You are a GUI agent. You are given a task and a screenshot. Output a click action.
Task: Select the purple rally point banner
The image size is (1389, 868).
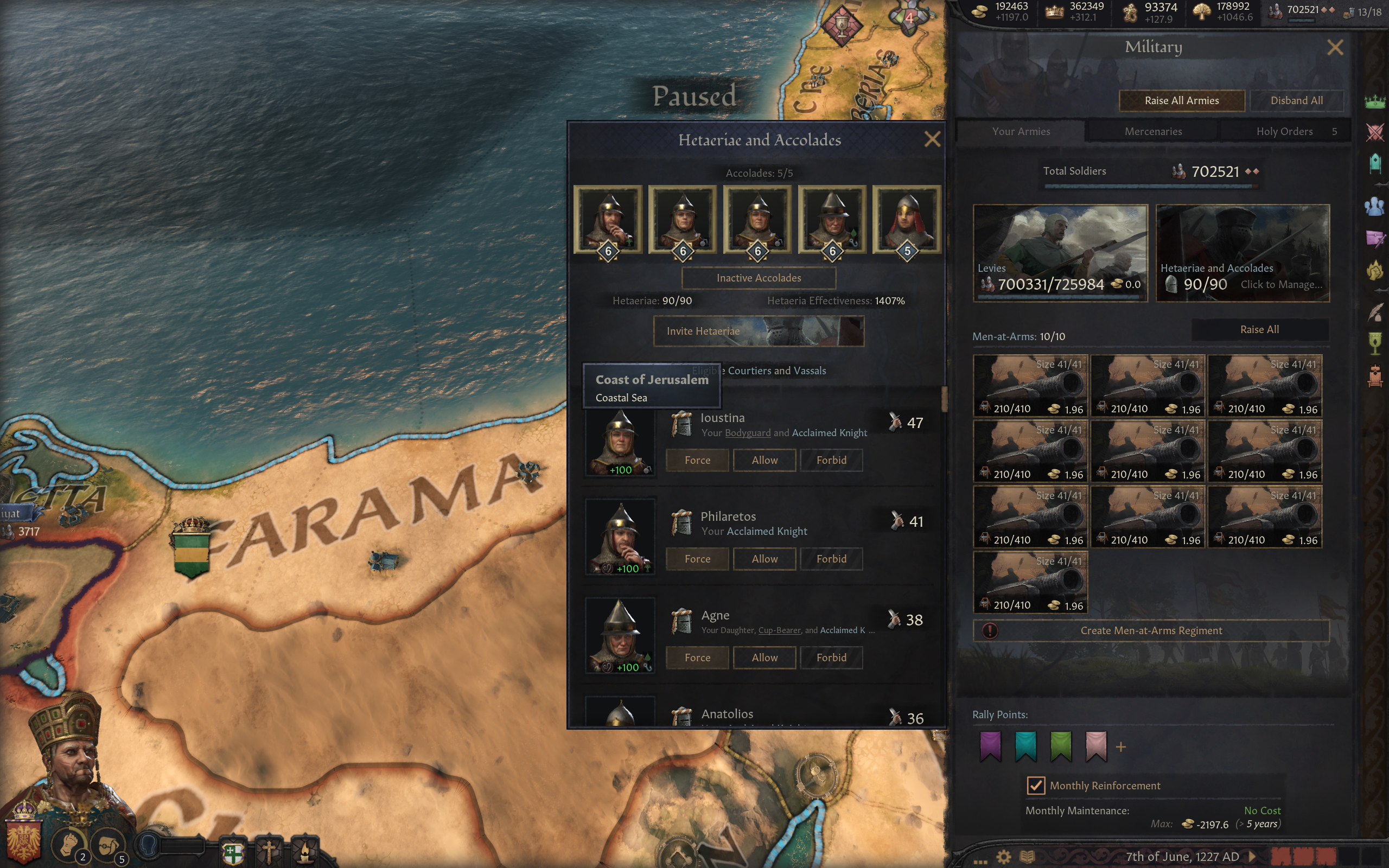pos(990,746)
